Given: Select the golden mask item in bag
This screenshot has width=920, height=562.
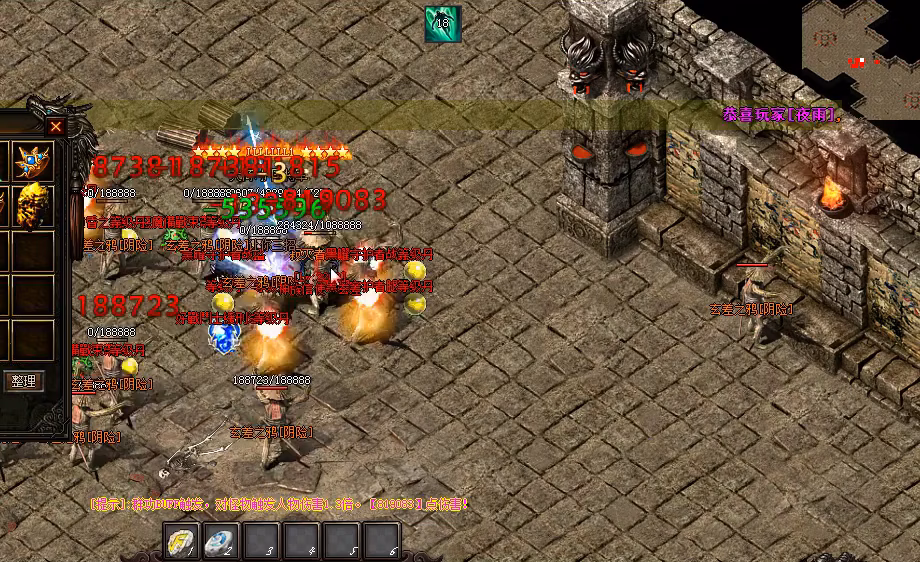Looking at the screenshot, I should [x=35, y=204].
